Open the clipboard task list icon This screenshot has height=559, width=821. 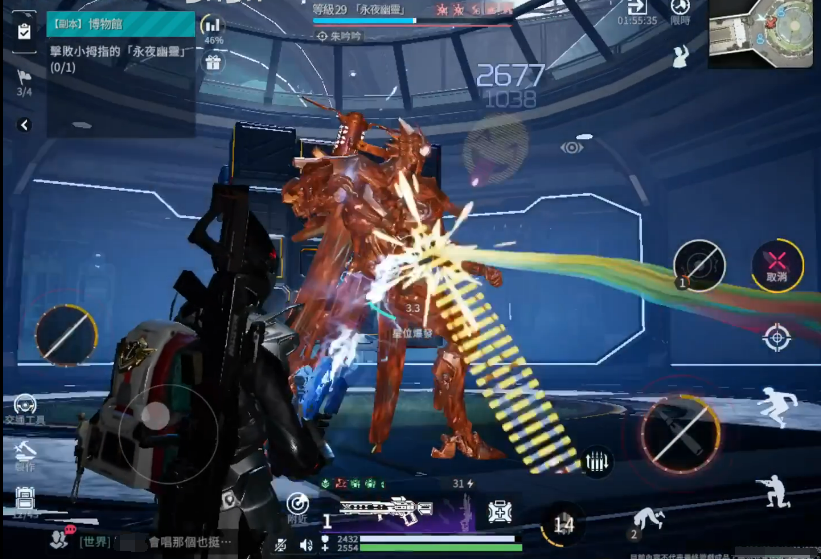[24, 32]
